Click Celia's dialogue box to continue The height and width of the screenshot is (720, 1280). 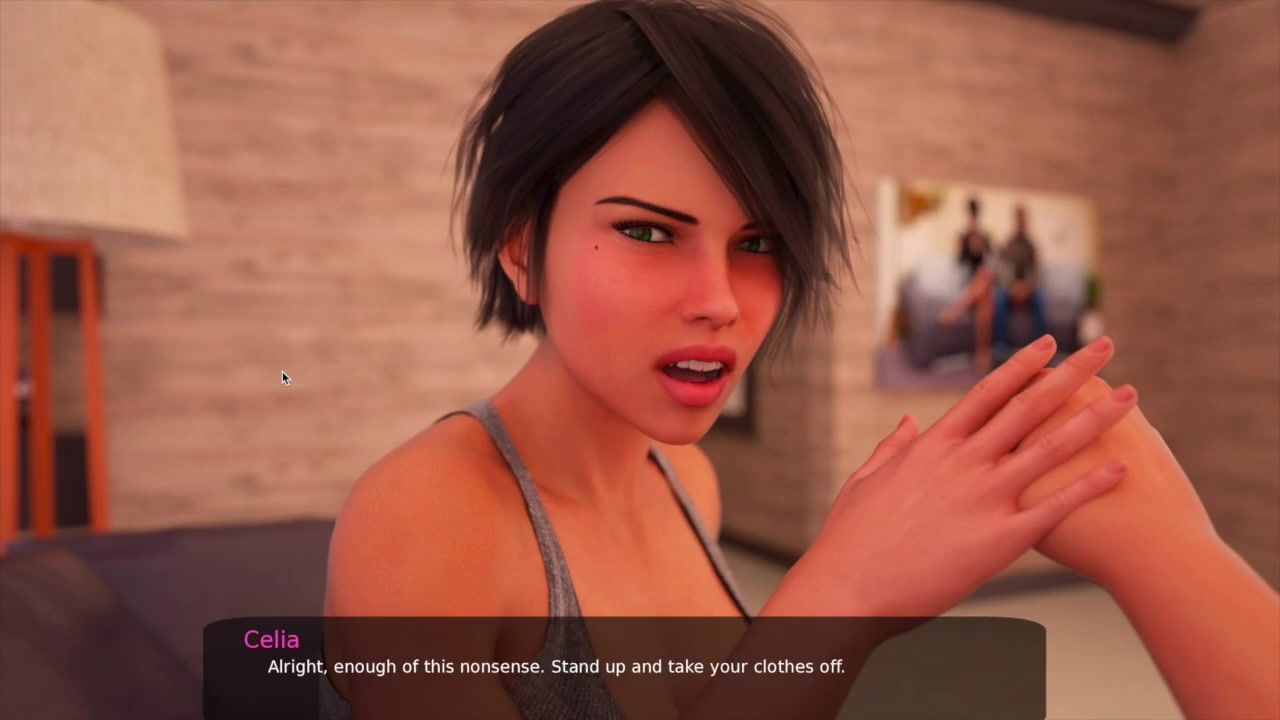coord(624,667)
